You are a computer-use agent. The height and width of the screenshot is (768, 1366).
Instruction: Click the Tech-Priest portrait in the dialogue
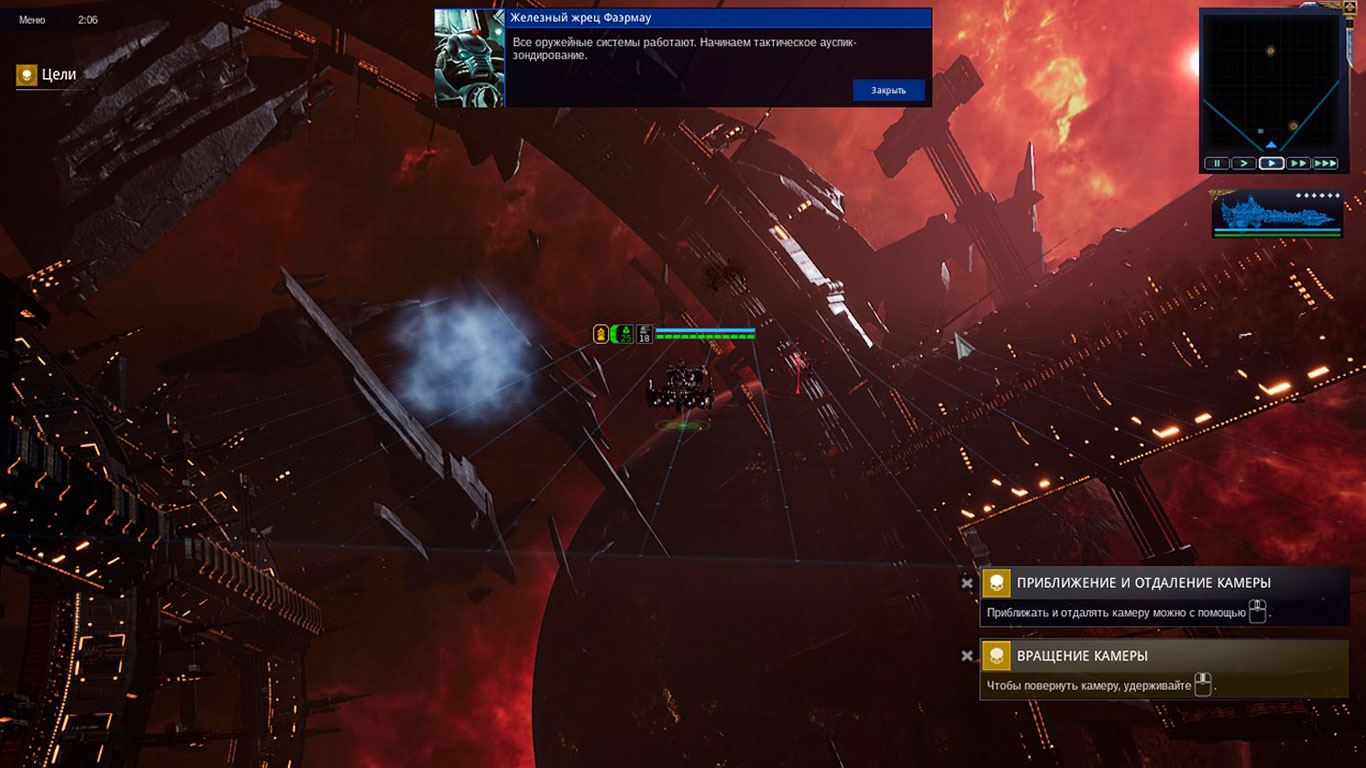tap(469, 58)
